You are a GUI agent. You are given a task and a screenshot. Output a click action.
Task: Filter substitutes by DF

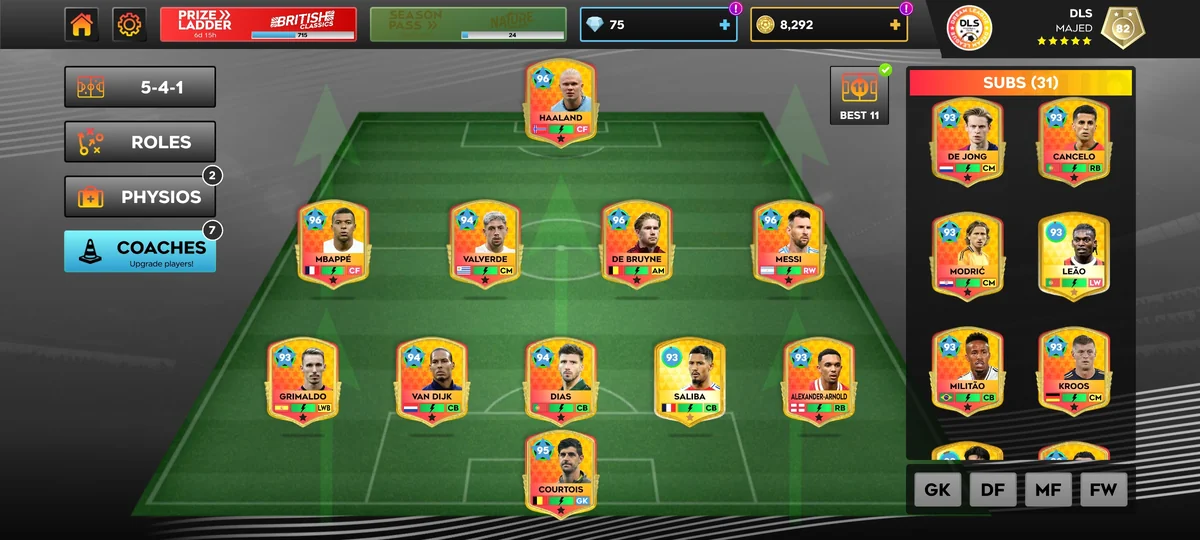(x=993, y=490)
